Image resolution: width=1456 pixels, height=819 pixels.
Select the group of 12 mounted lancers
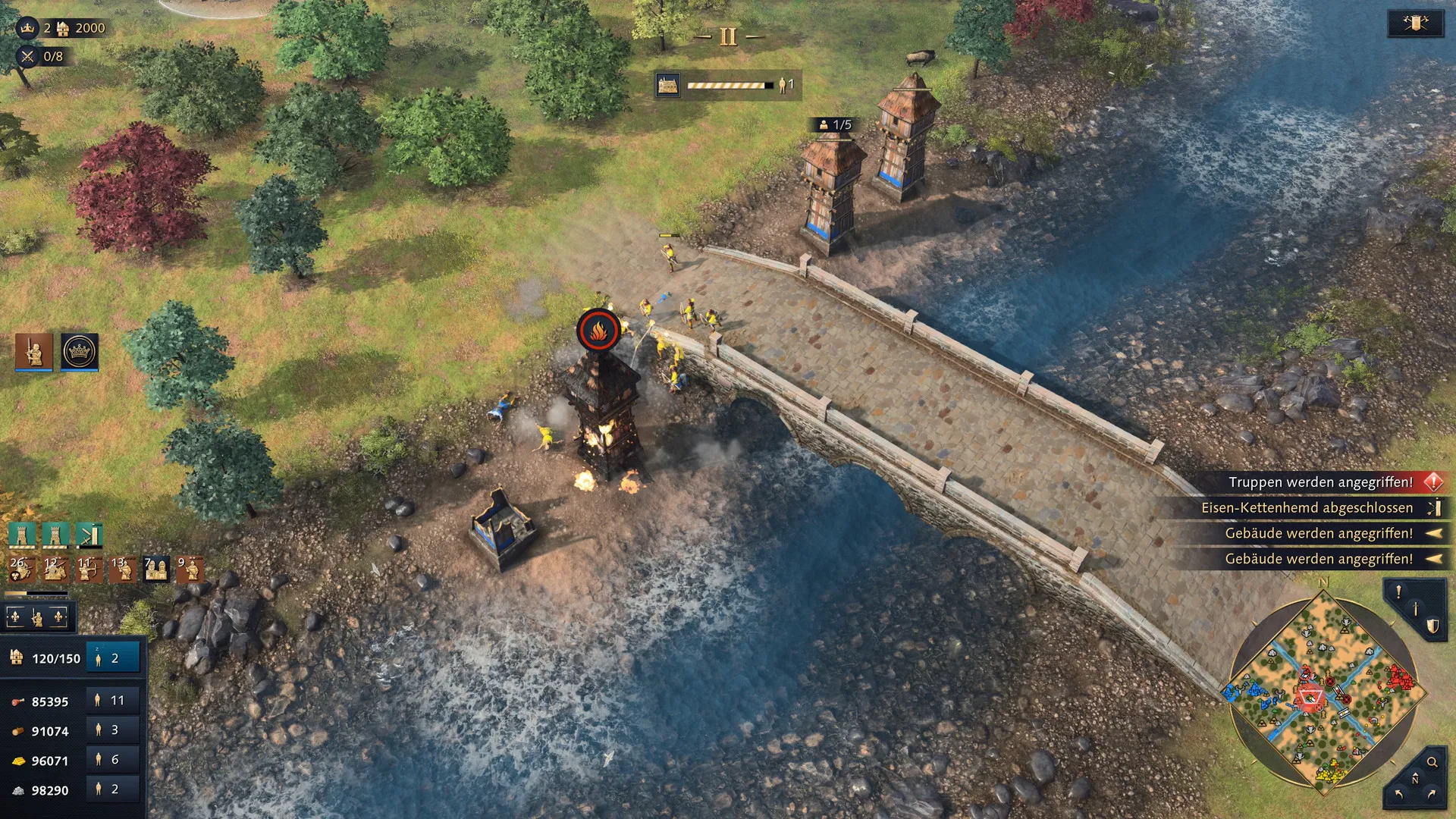(x=54, y=568)
